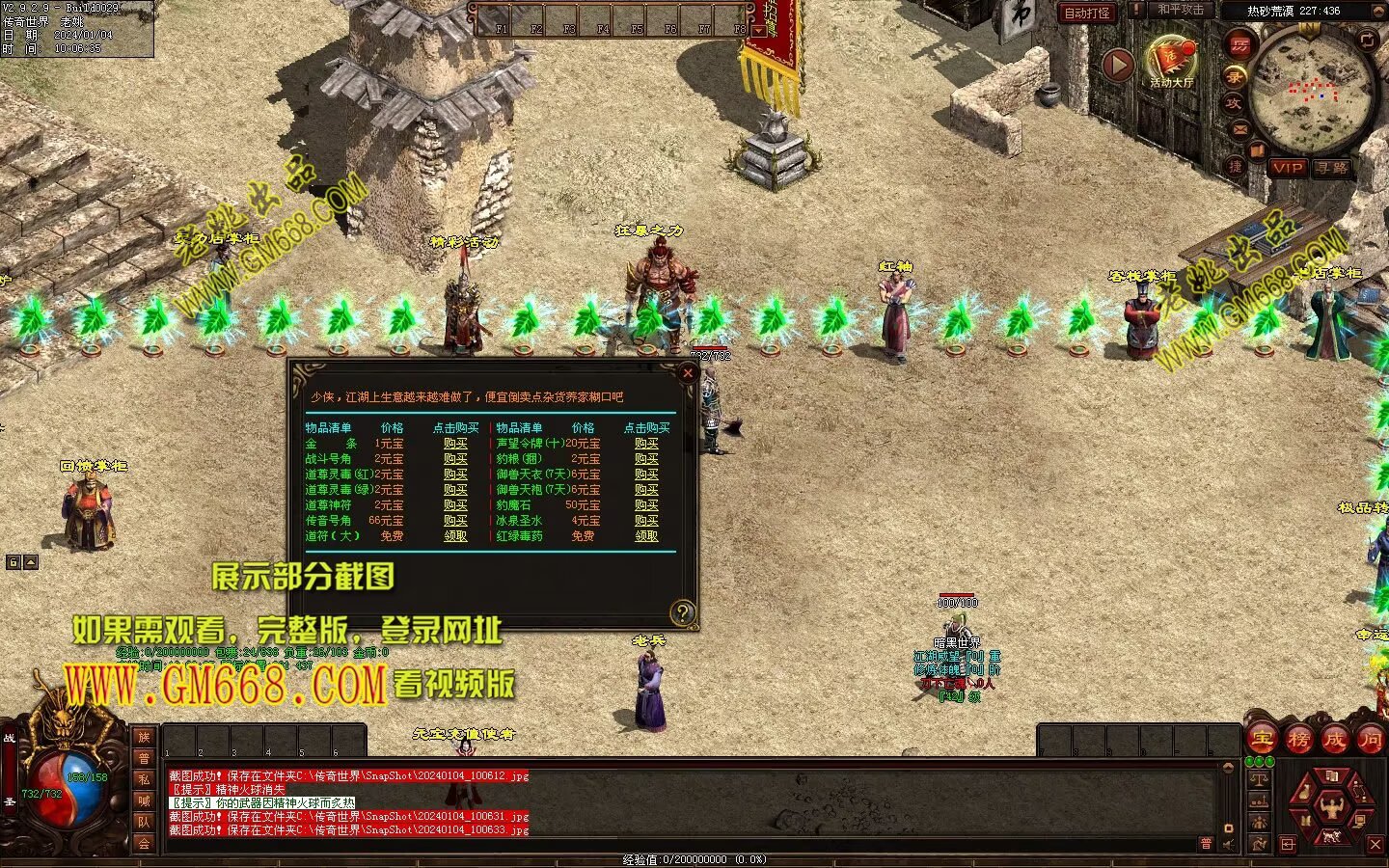This screenshot has height=868, width=1389.
Task: Toggle the 自动打怪 auto-fight button
Action: point(1087,14)
